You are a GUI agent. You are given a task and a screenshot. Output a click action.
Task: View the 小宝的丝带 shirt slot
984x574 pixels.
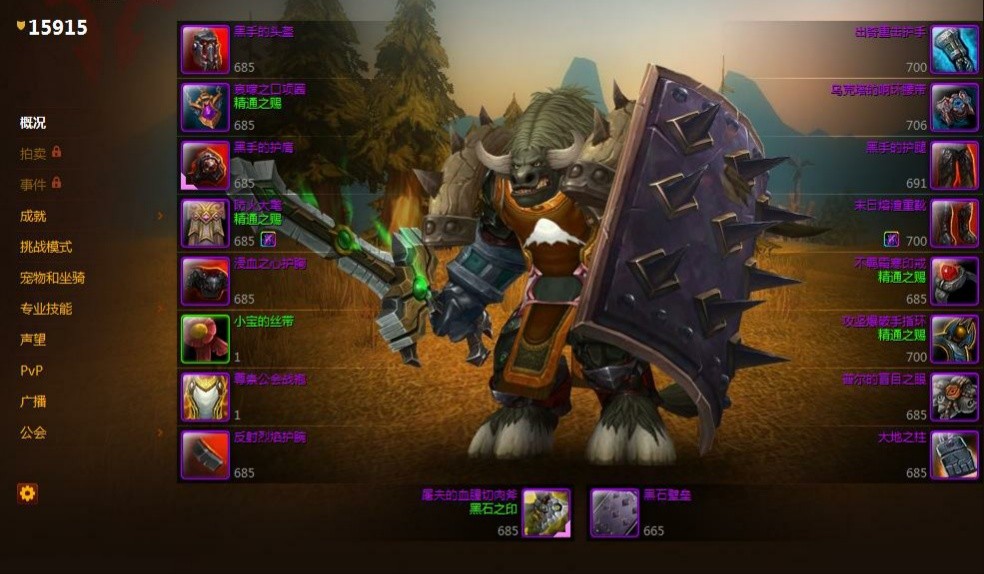coord(205,339)
